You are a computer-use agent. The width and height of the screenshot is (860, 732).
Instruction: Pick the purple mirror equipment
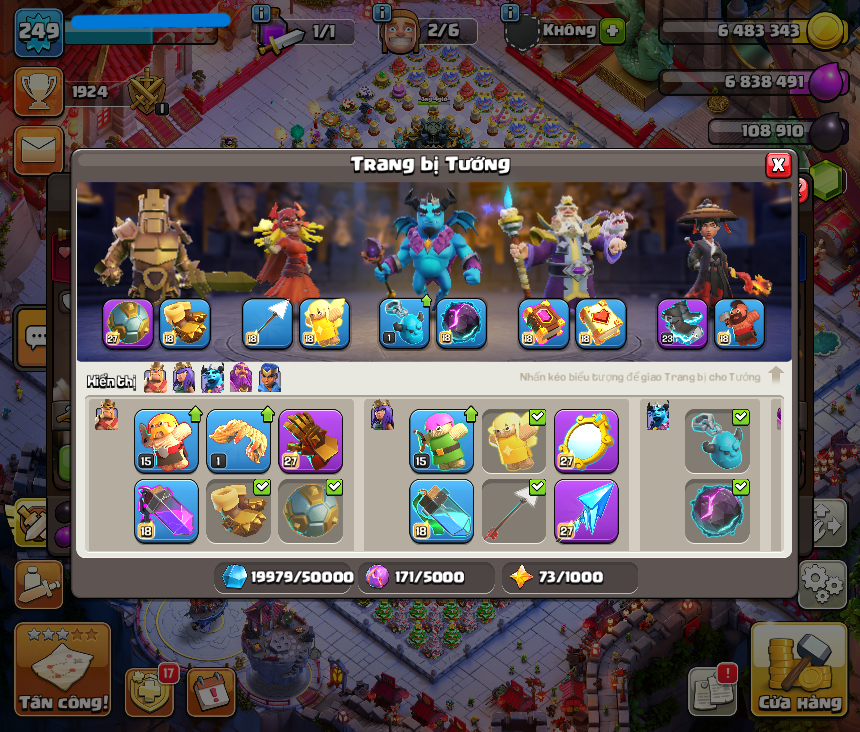pyautogui.click(x=586, y=440)
